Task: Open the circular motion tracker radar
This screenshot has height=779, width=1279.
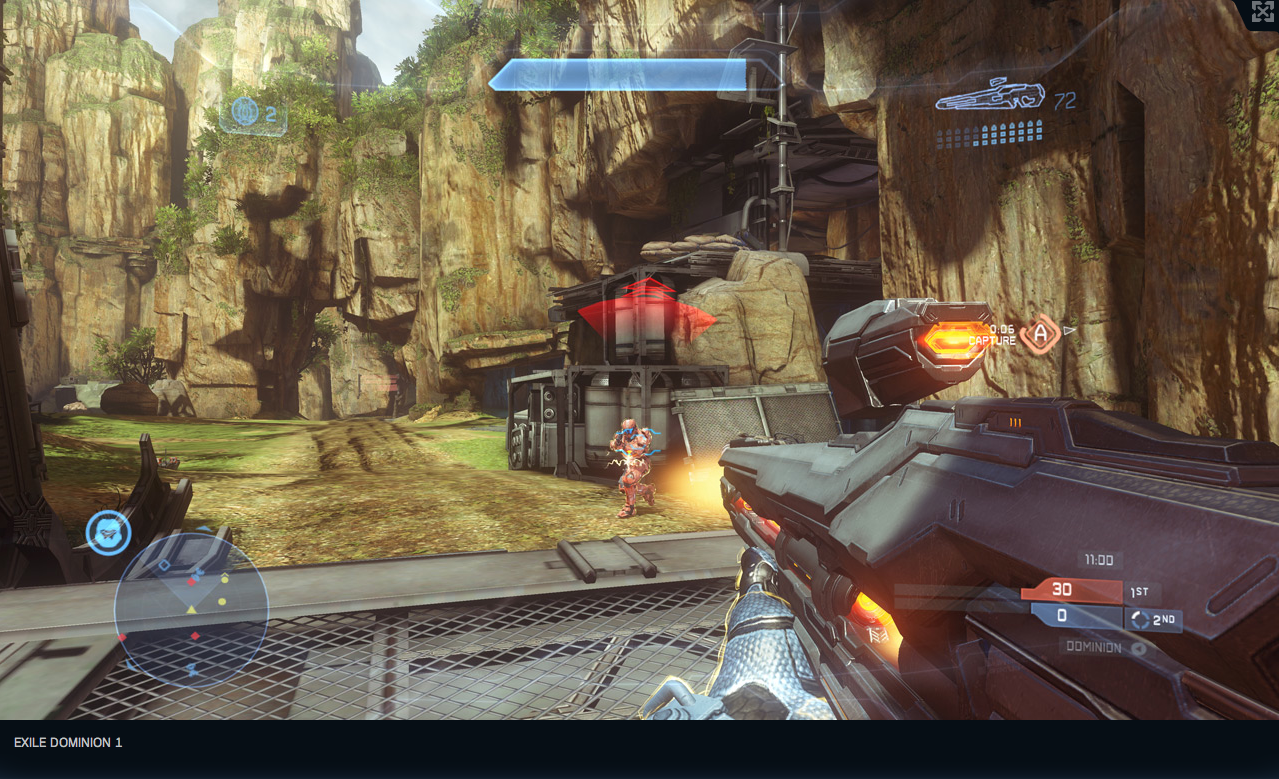Action: 191,608
